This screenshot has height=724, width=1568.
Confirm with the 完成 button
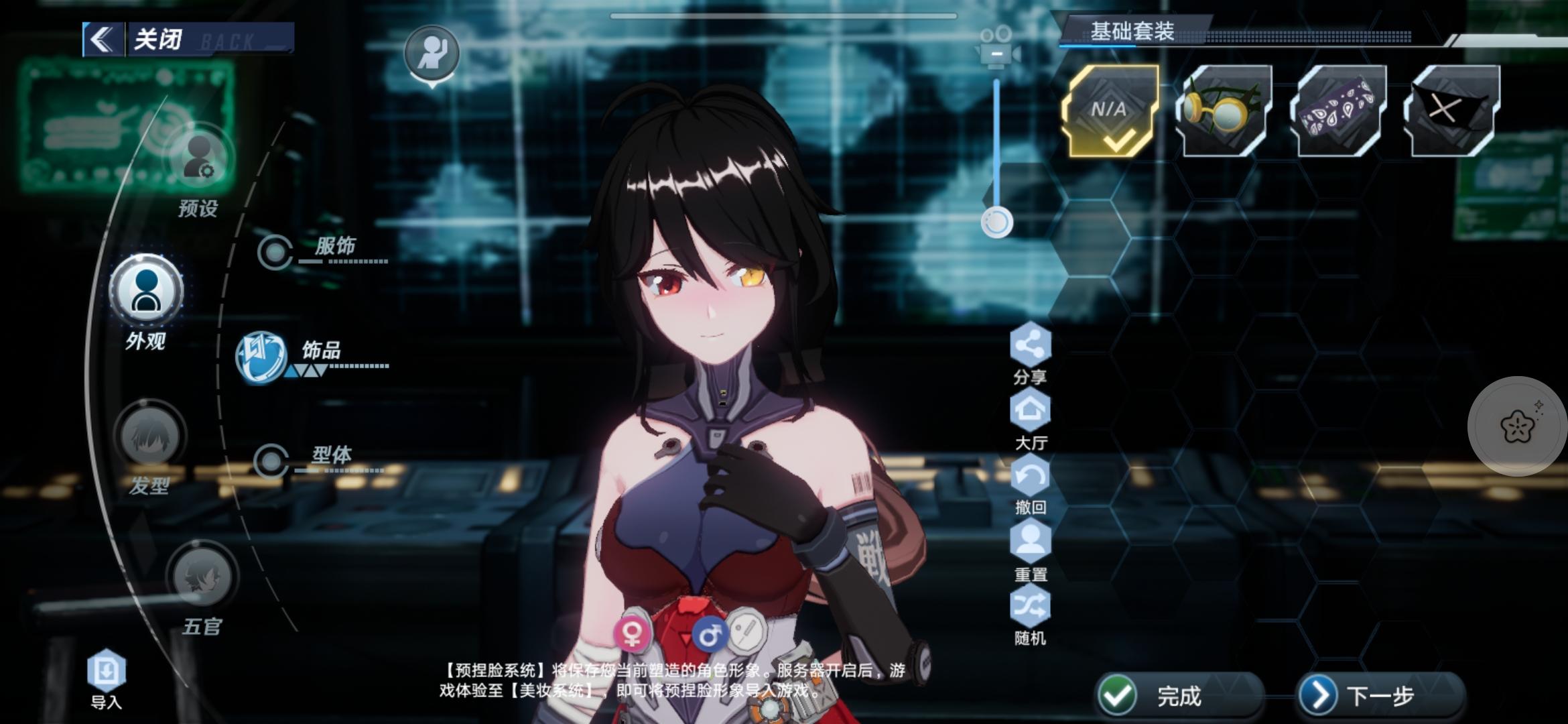coord(1179,696)
